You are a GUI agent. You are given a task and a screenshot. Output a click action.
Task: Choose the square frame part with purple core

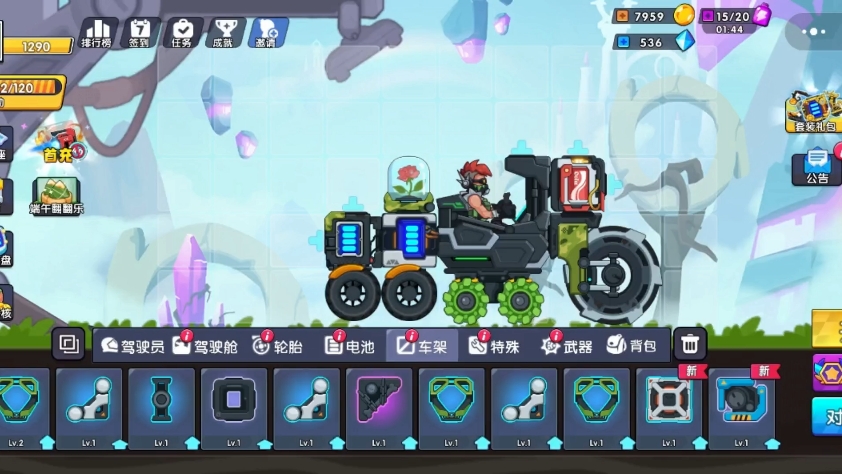[x=234, y=406]
